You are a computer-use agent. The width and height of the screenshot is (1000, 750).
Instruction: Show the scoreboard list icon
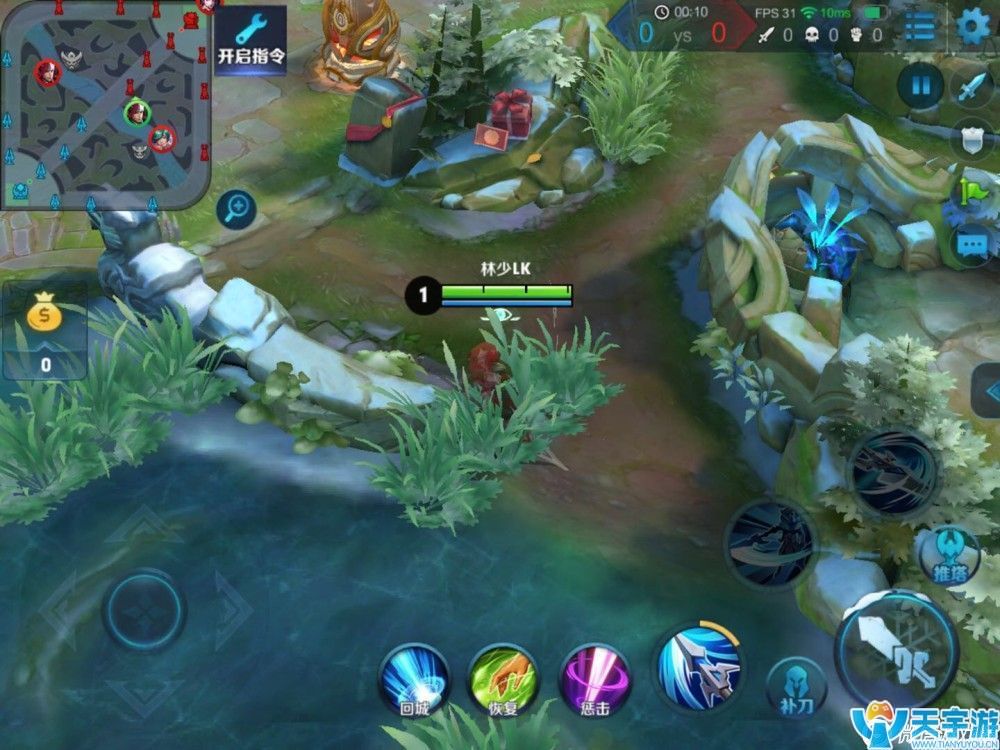(919, 27)
